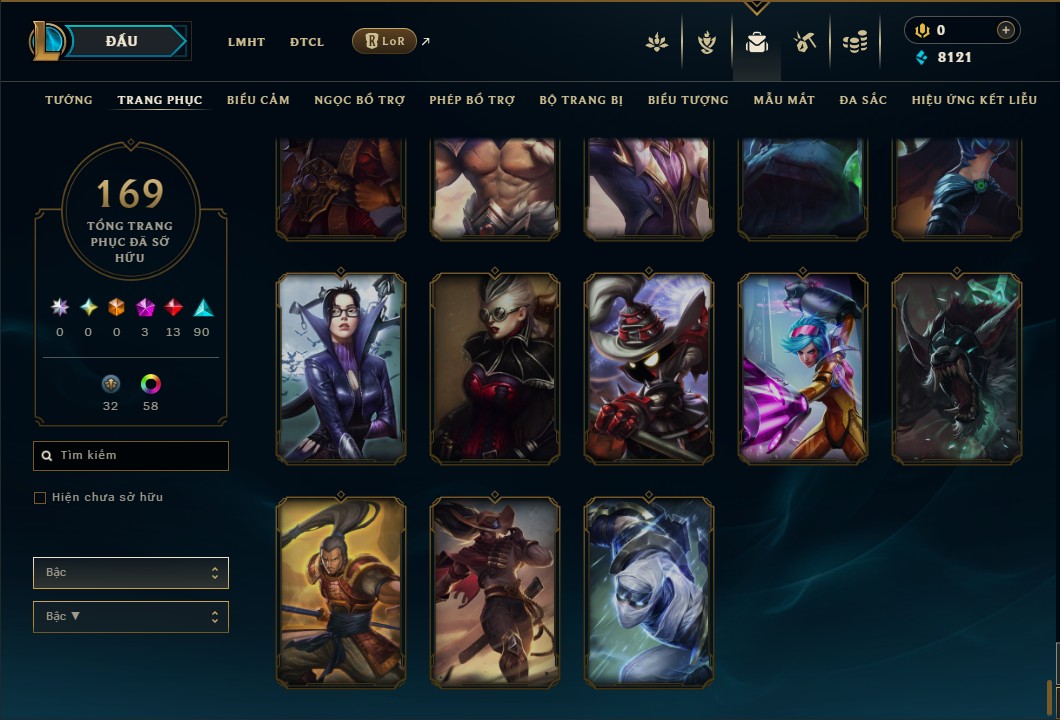Switch to the TƯỚNG tab
The image size is (1060, 720).
click(69, 100)
